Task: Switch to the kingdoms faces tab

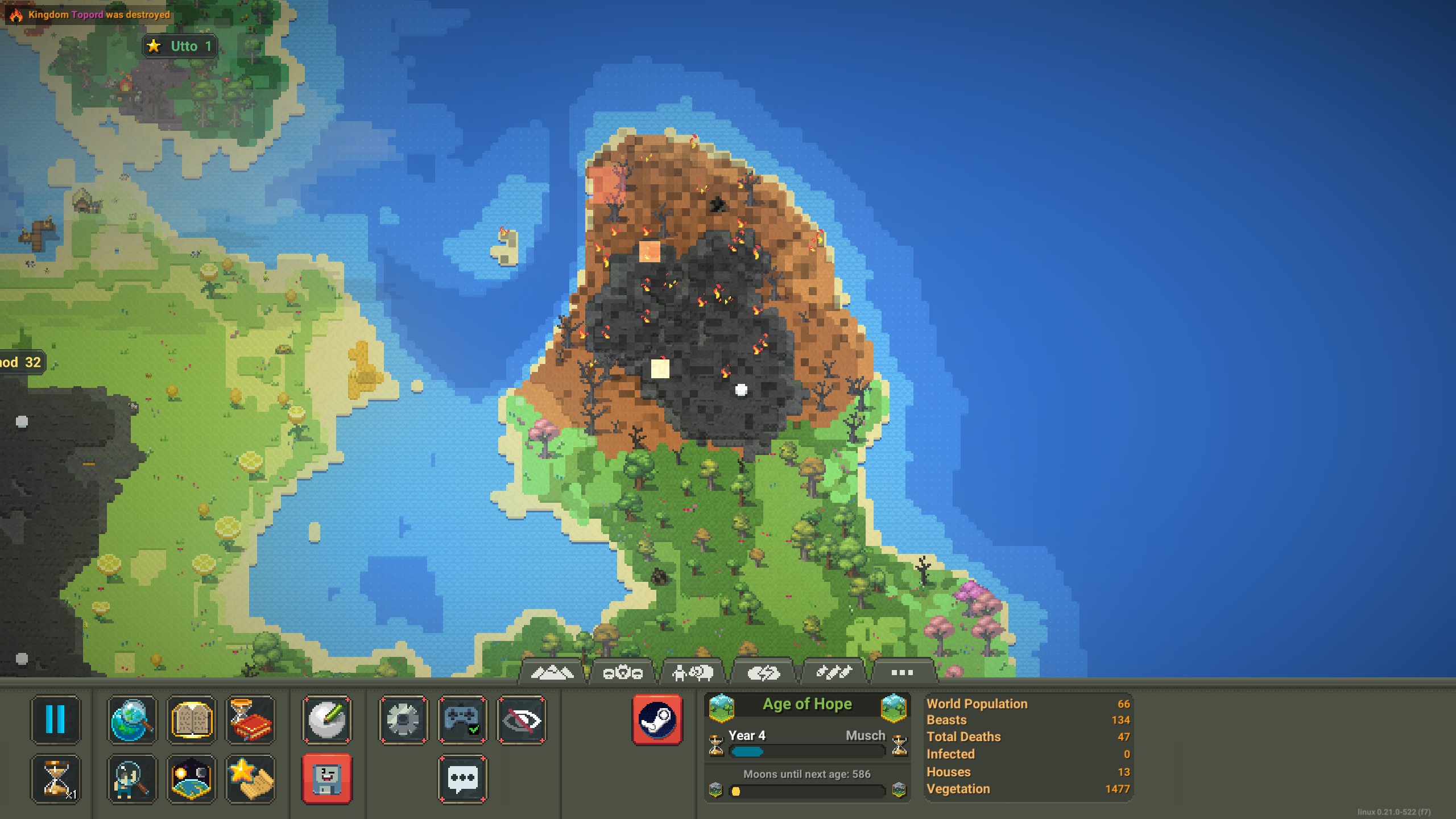Action: (x=622, y=673)
